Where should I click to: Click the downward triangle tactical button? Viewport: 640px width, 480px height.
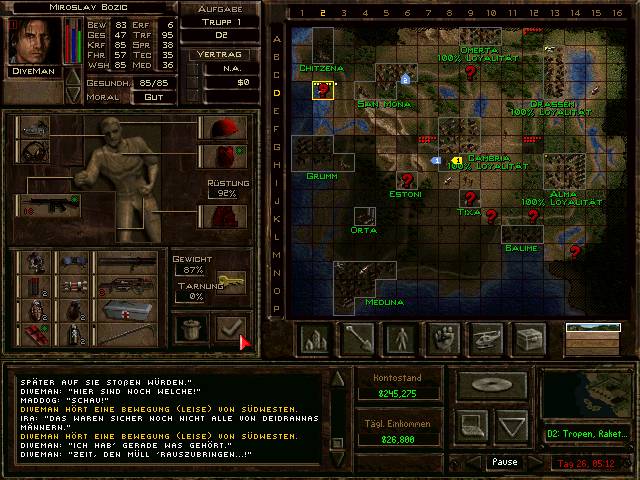tap(511, 427)
